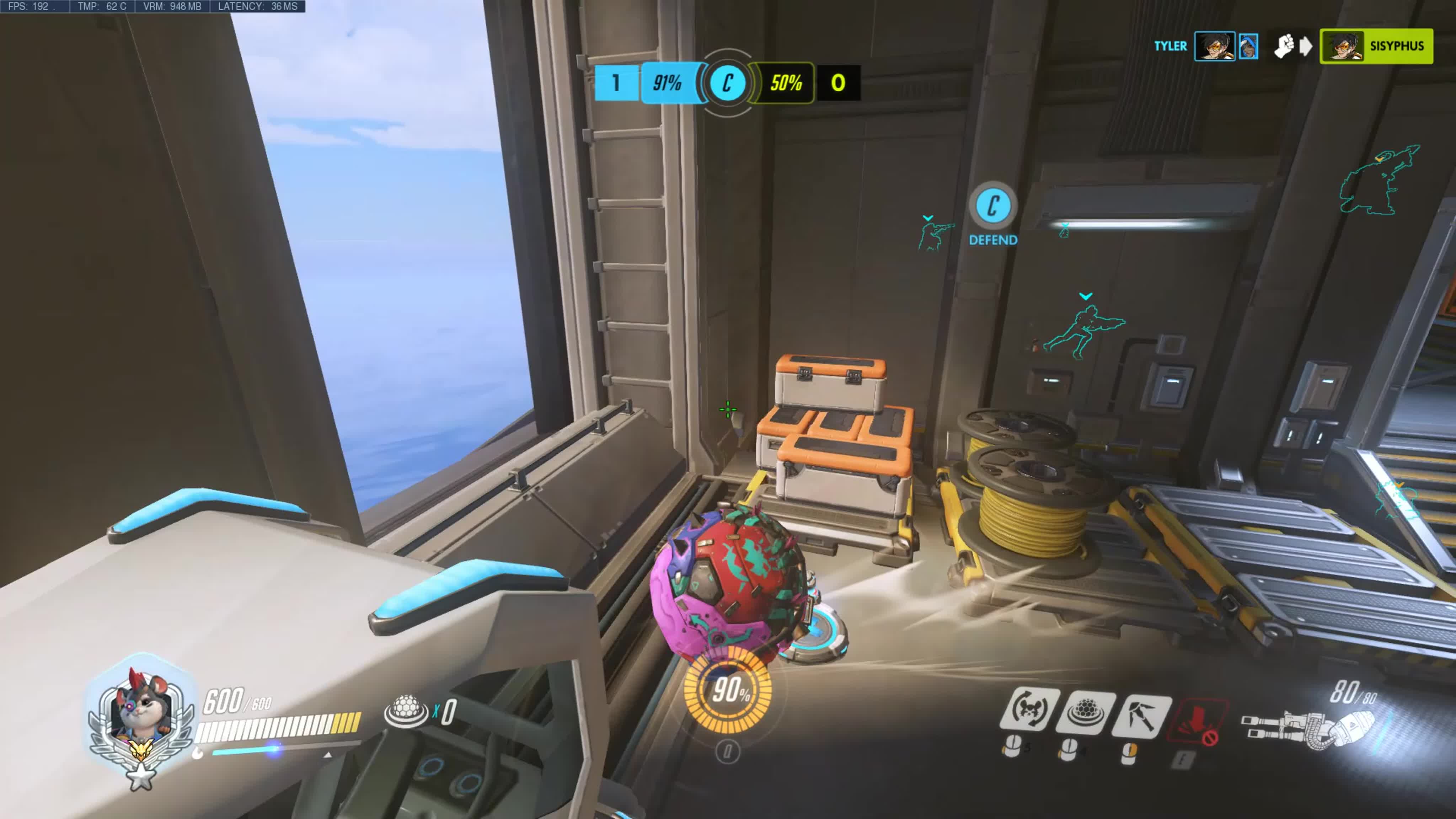Viewport: 1456px width, 819px height.
Task: Click the Defend objective C marker
Action: pyautogui.click(x=993, y=206)
